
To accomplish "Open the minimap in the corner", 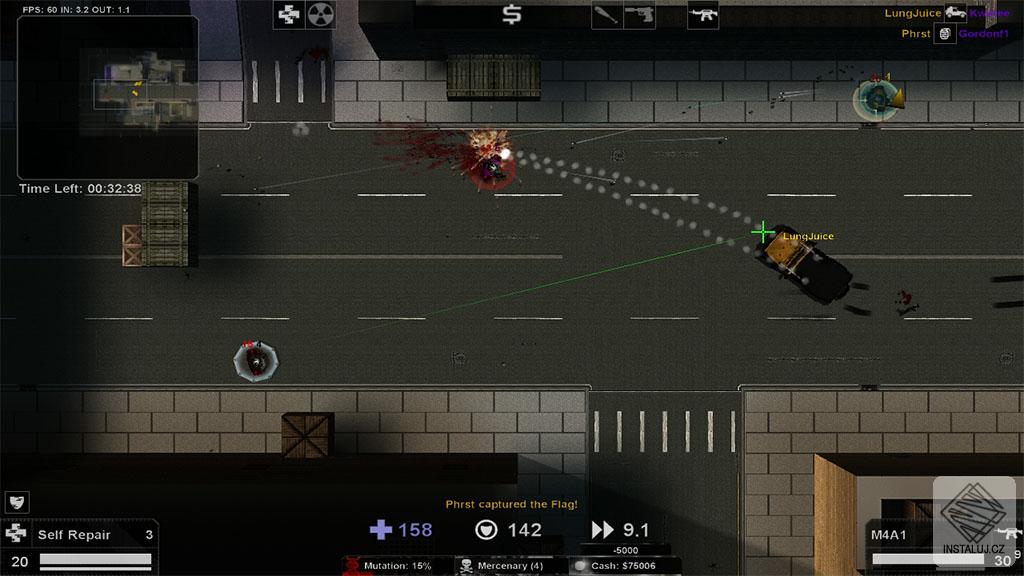I will pos(108,97).
